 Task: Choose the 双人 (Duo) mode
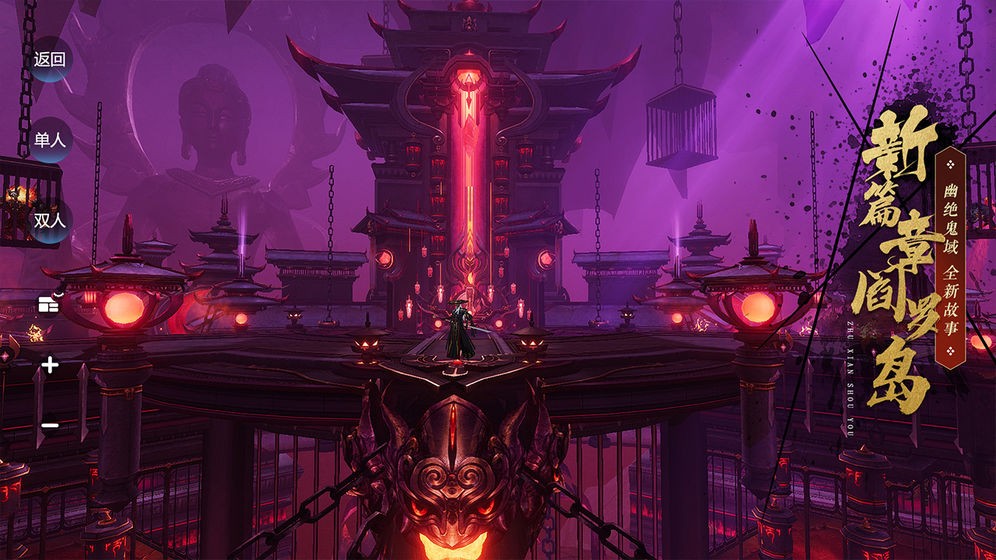click(49, 221)
